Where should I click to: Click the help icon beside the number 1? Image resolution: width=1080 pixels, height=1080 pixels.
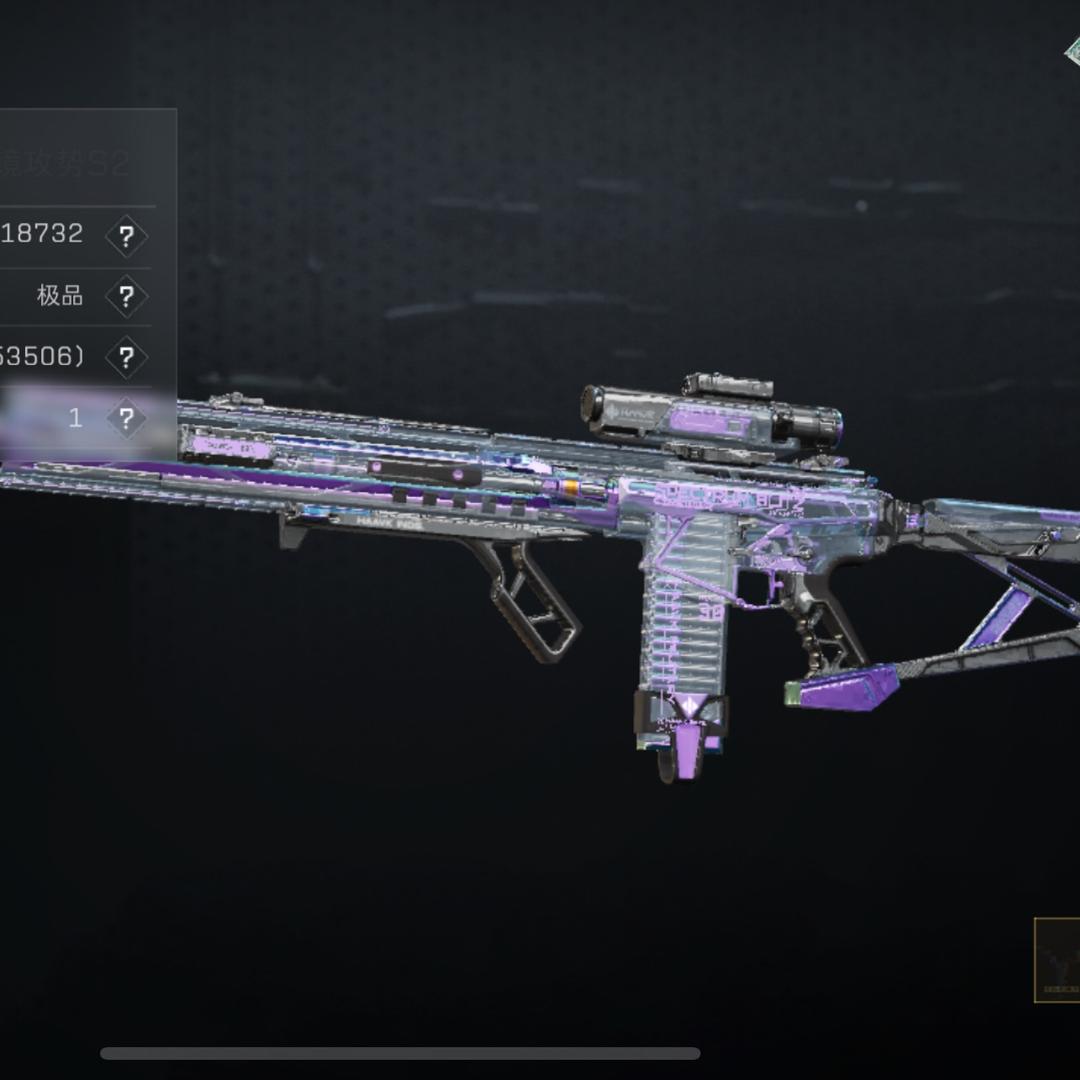pos(126,418)
